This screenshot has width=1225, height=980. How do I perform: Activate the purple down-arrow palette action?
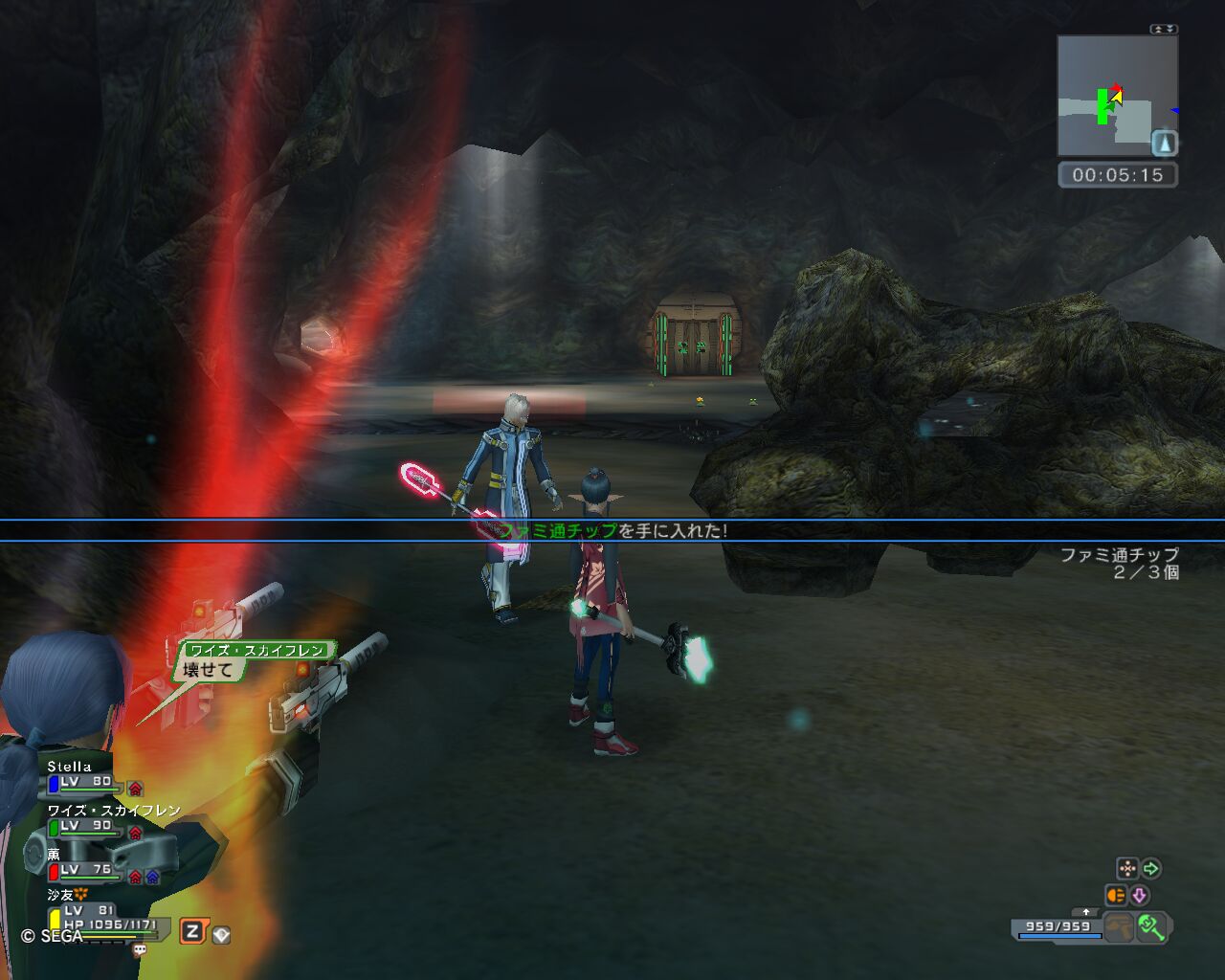click(x=1139, y=896)
